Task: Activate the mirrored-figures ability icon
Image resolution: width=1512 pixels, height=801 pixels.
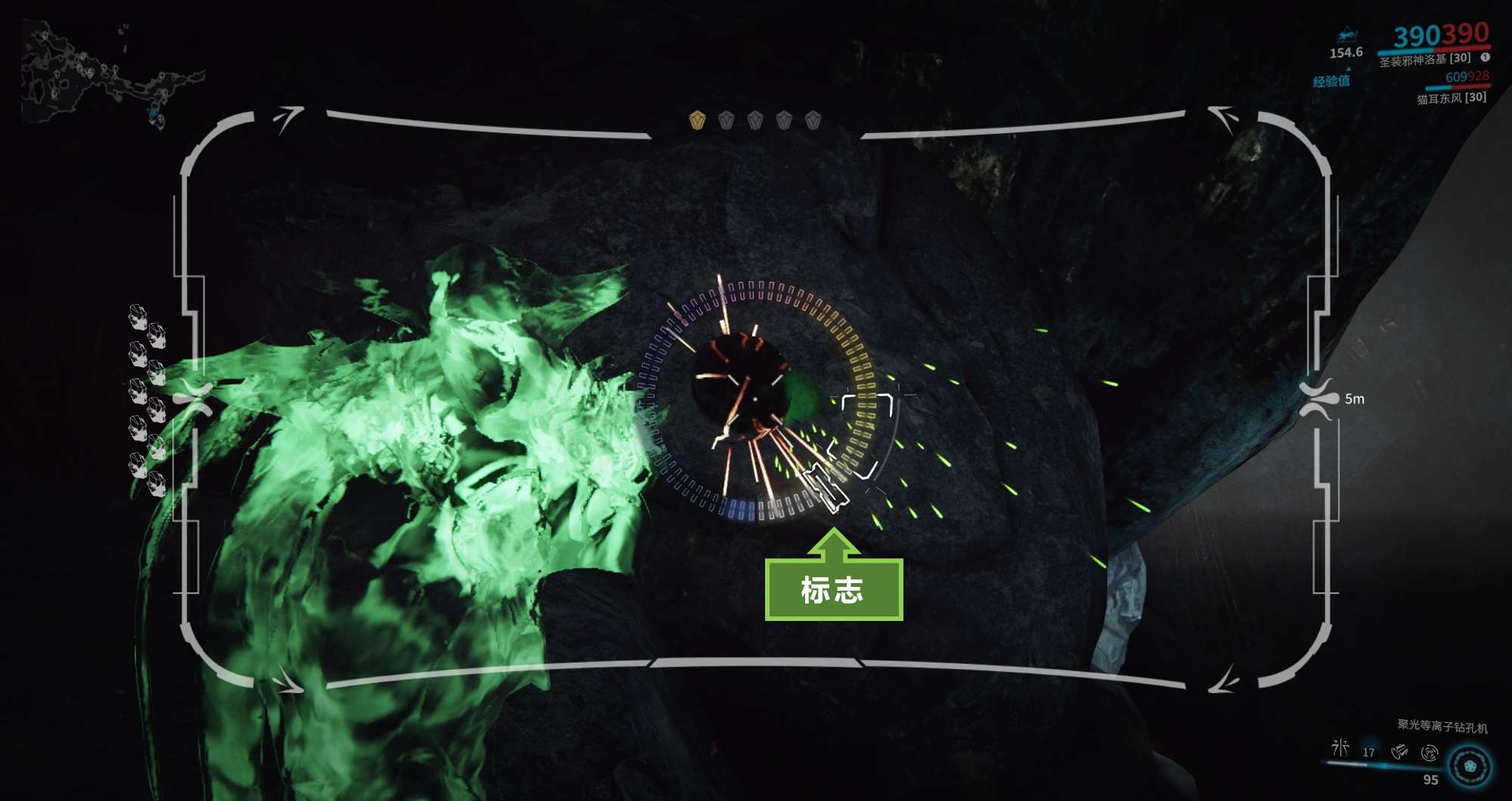Action: [1340, 749]
